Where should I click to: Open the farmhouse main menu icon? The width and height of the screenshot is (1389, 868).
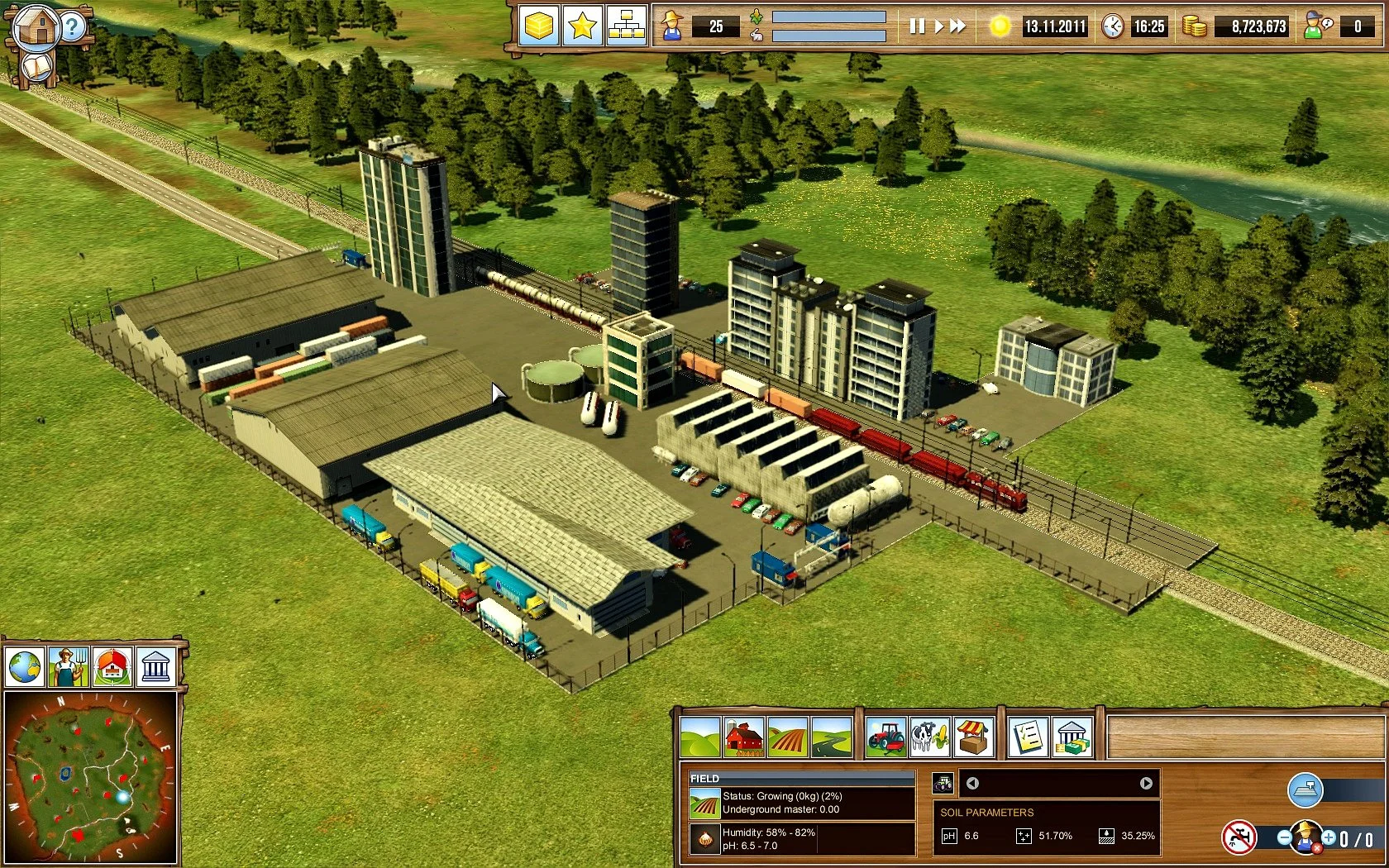click(36, 27)
